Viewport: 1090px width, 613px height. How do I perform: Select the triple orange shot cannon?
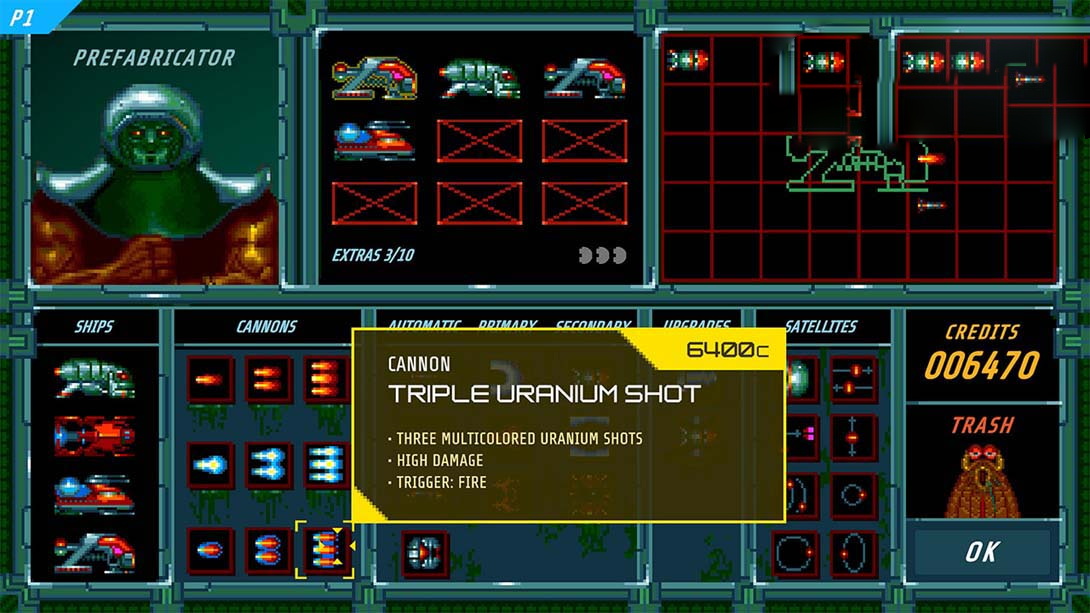tap(326, 380)
